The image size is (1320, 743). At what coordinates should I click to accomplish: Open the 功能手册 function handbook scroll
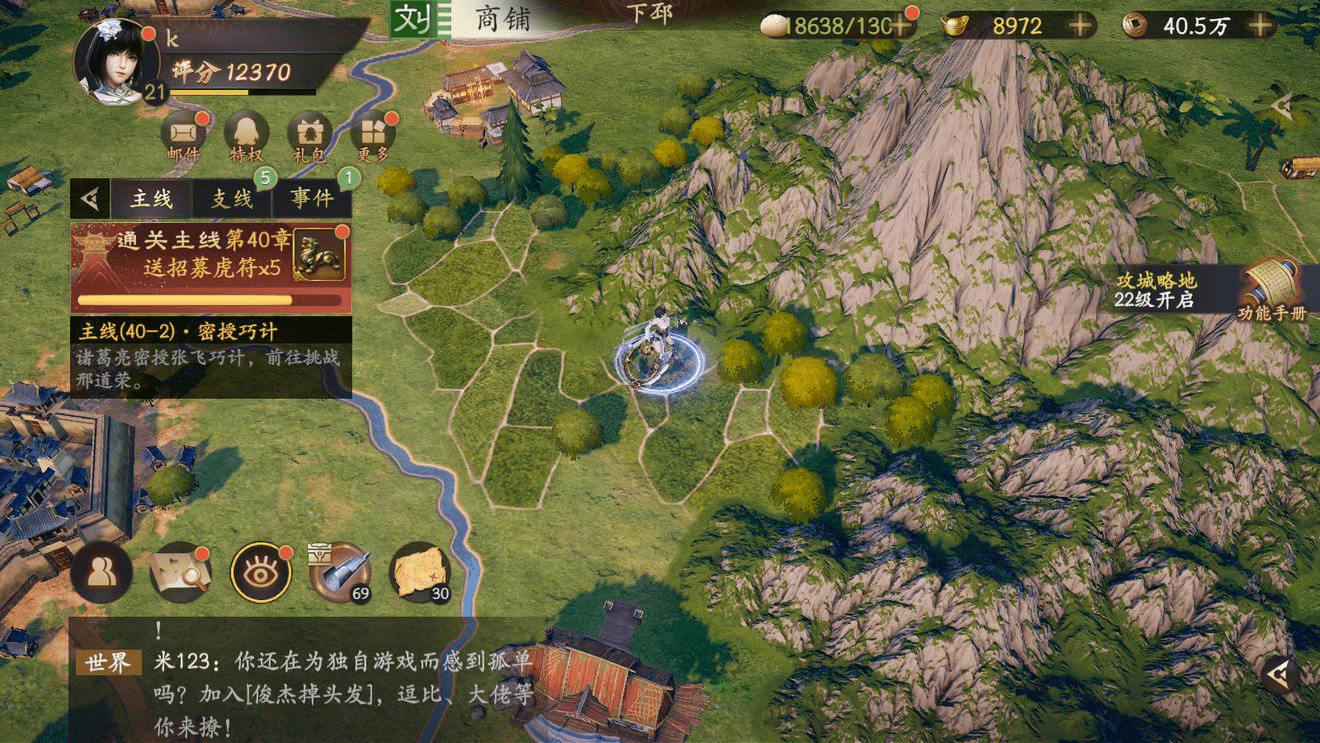click(1271, 290)
